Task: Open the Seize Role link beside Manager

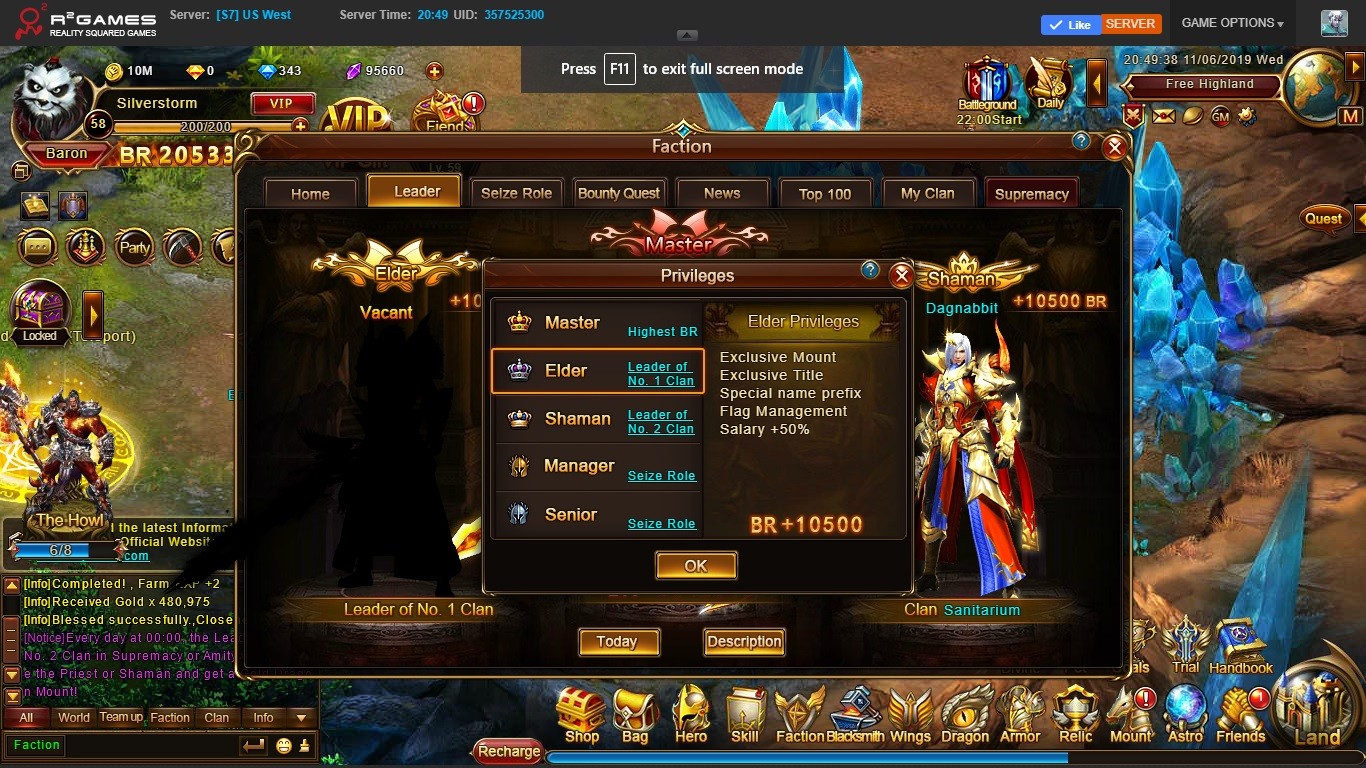Action: coord(661,476)
